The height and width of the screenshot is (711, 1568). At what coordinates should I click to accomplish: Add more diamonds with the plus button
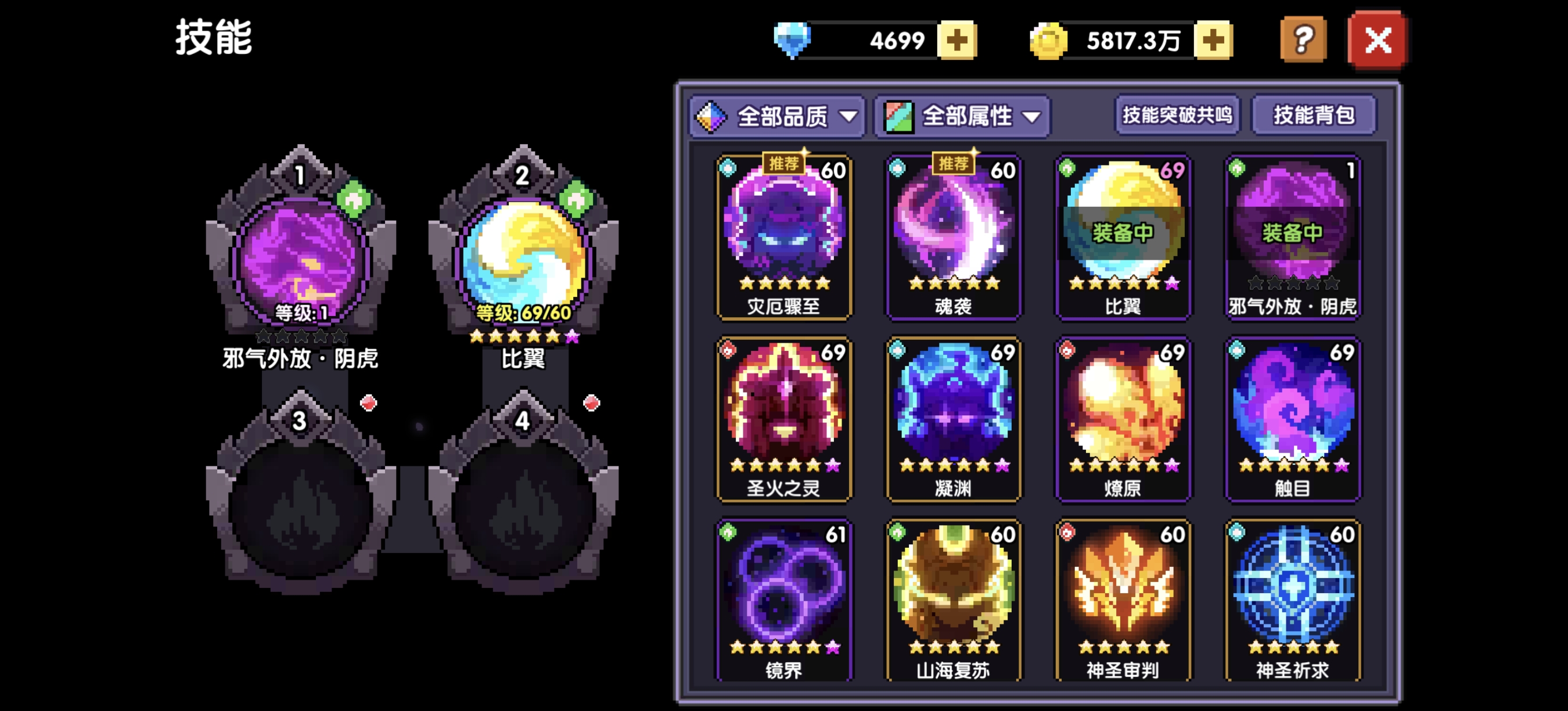click(957, 41)
